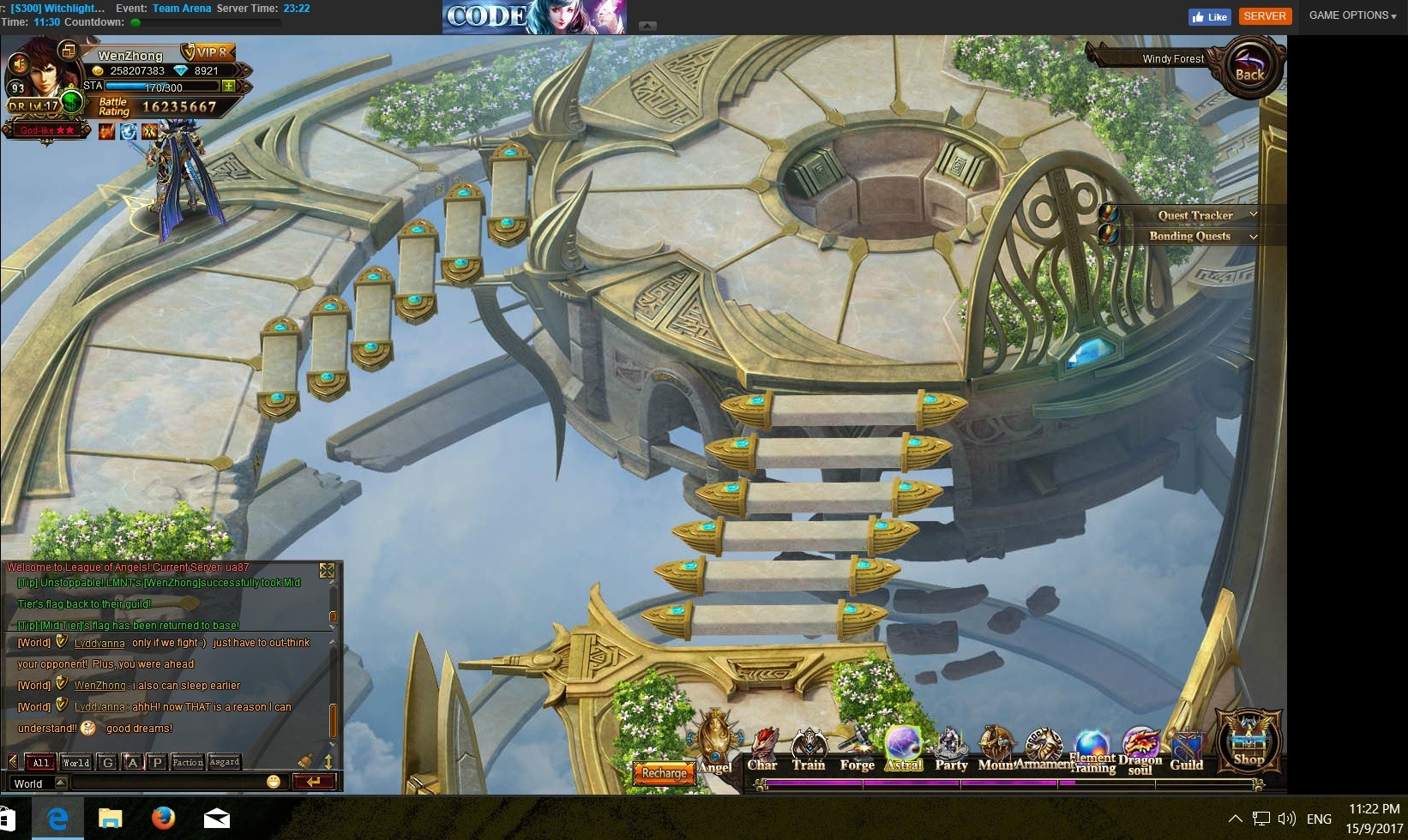The width and height of the screenshot is (1408, 840).
Task: Expand the Bonding Quests panel
Action: 1253,236
